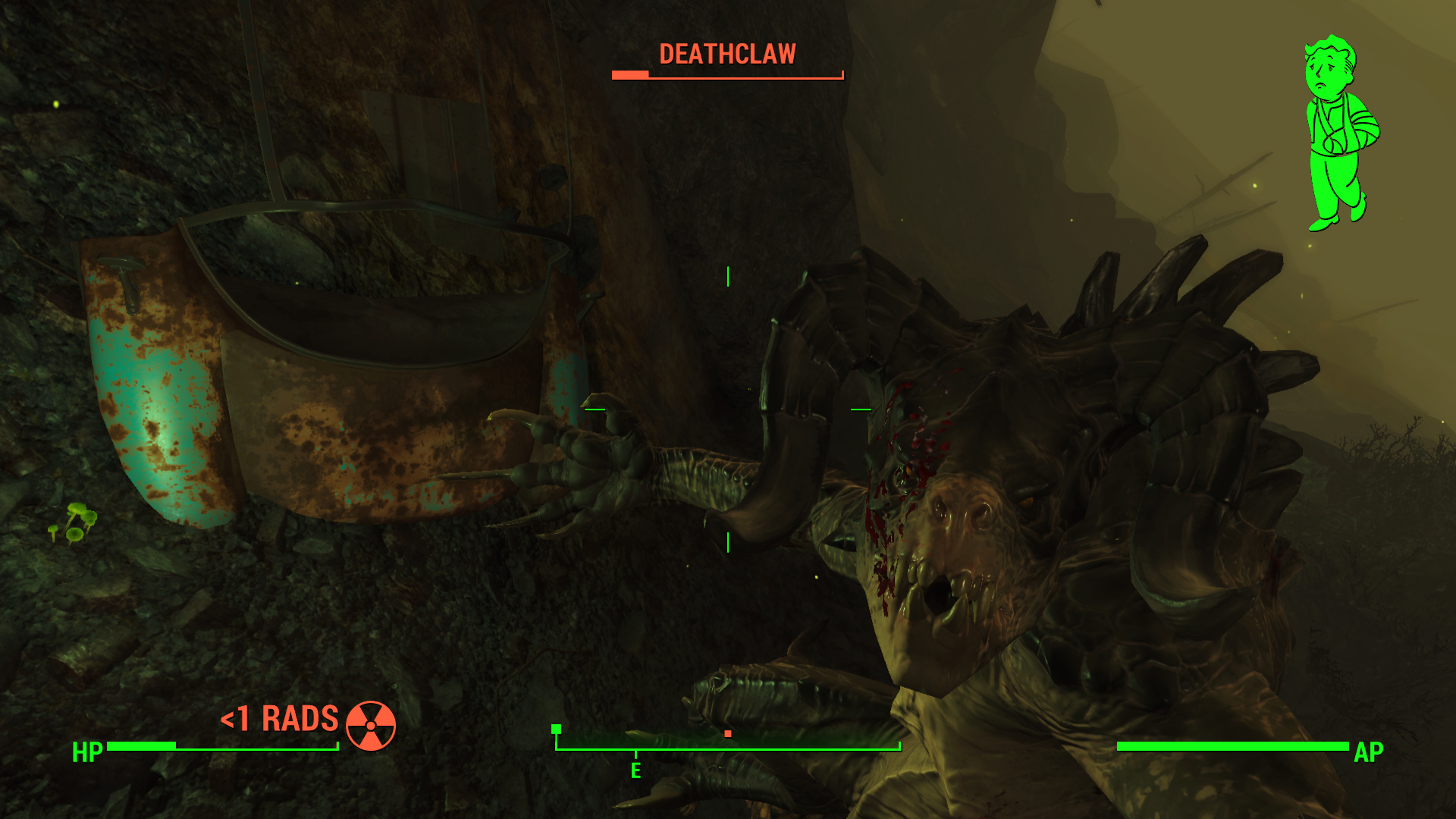Select the DEATHCLAW name label
The image size is (1456, 819).
click(x=727, y=53)
